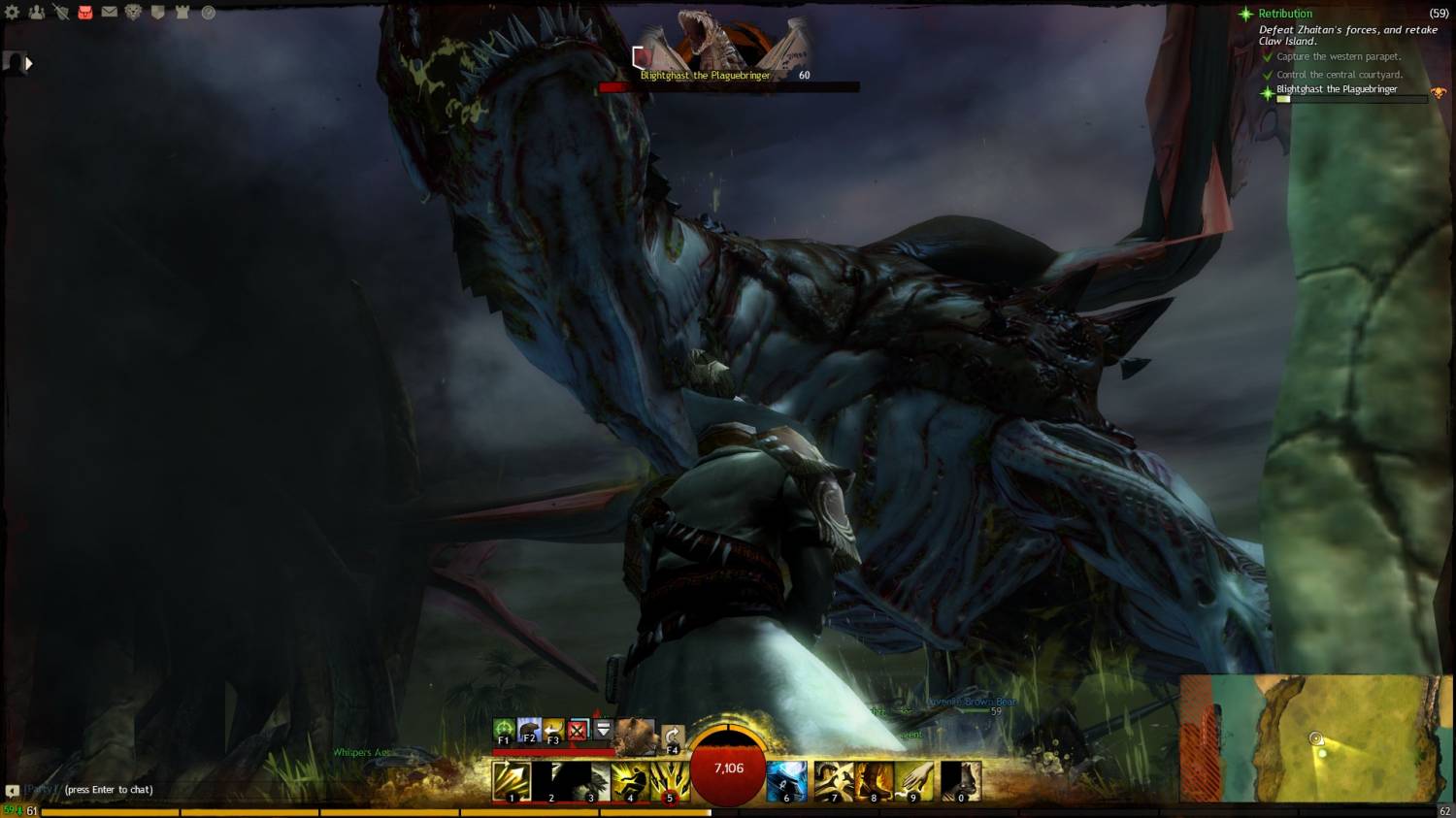The height and width of the screenshot is (818, 1456).
Task: Open the guild shield icon
Action: point(158,13)
